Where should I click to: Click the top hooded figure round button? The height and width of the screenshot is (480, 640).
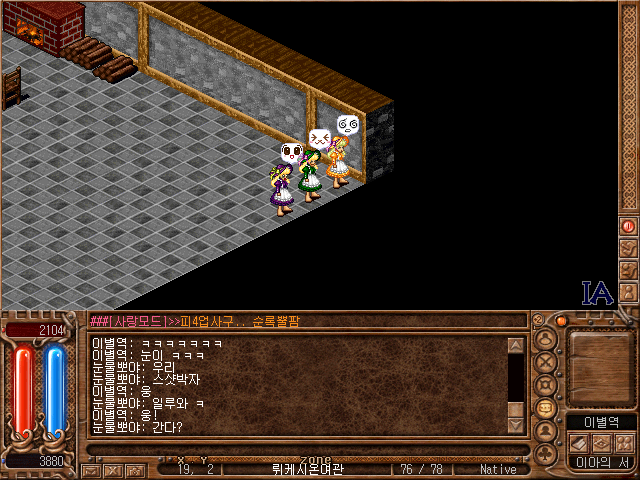pos(546,338)
